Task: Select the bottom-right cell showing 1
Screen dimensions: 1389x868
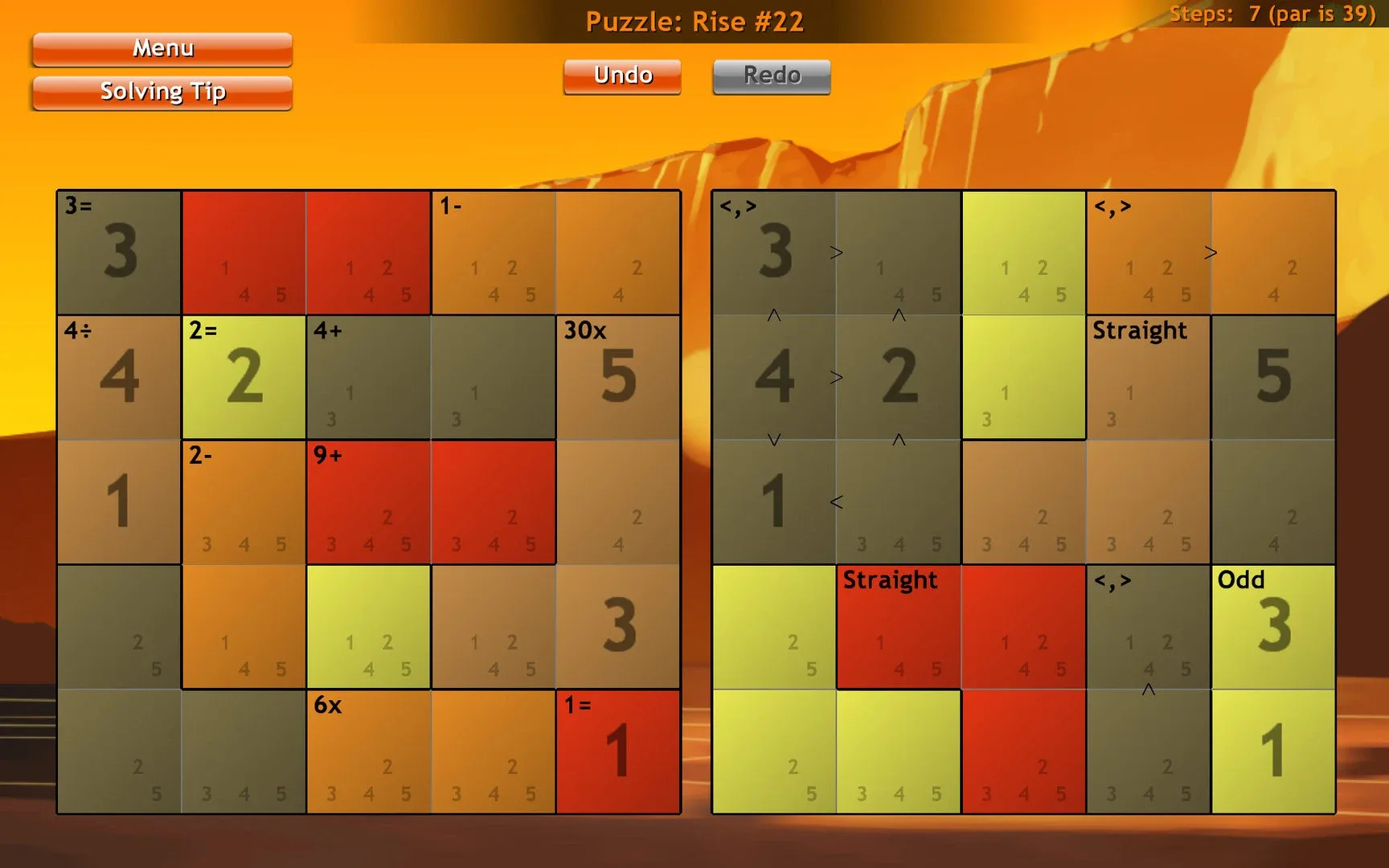Action: point(1272,751)
